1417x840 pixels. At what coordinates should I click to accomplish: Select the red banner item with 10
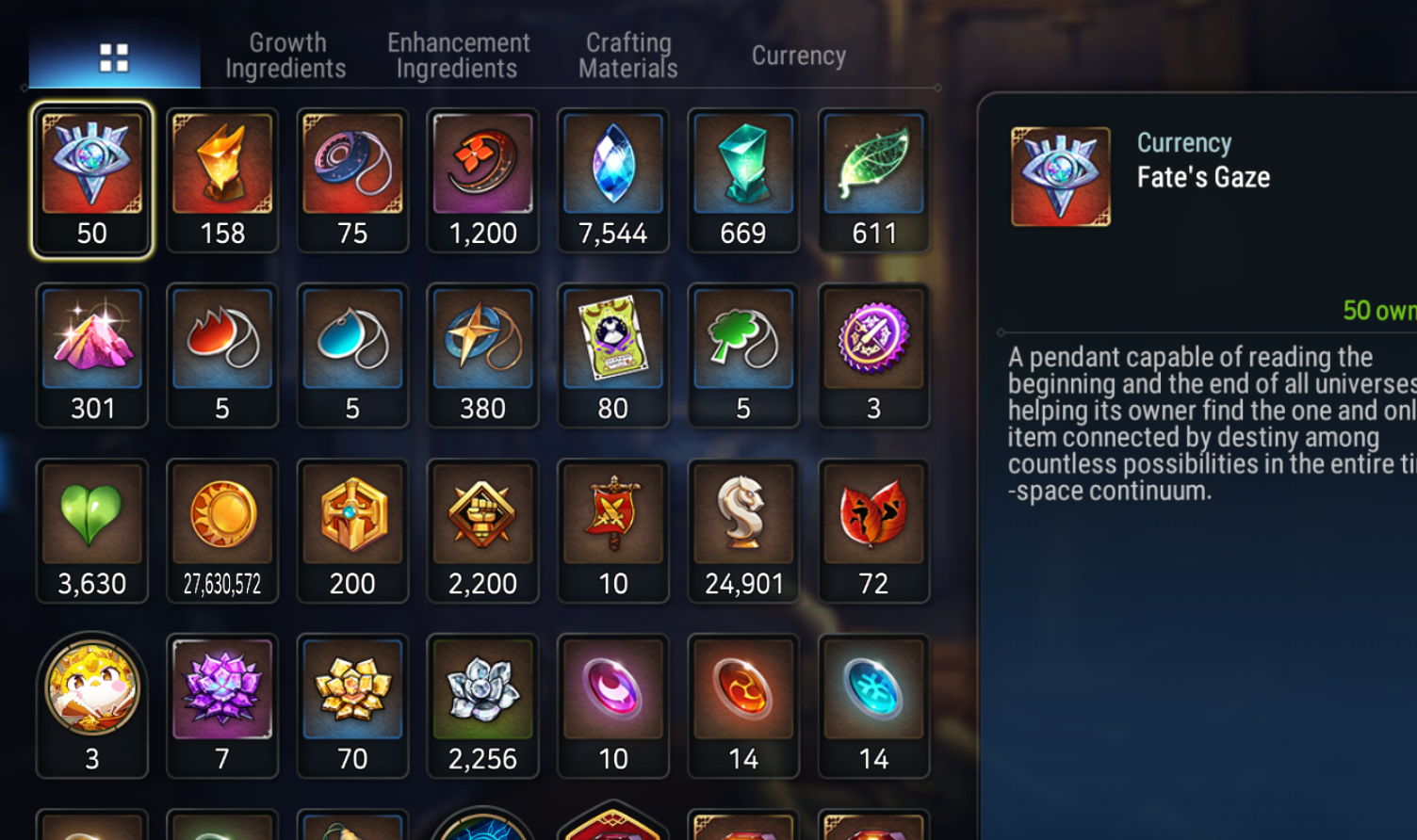click(613, 529)
